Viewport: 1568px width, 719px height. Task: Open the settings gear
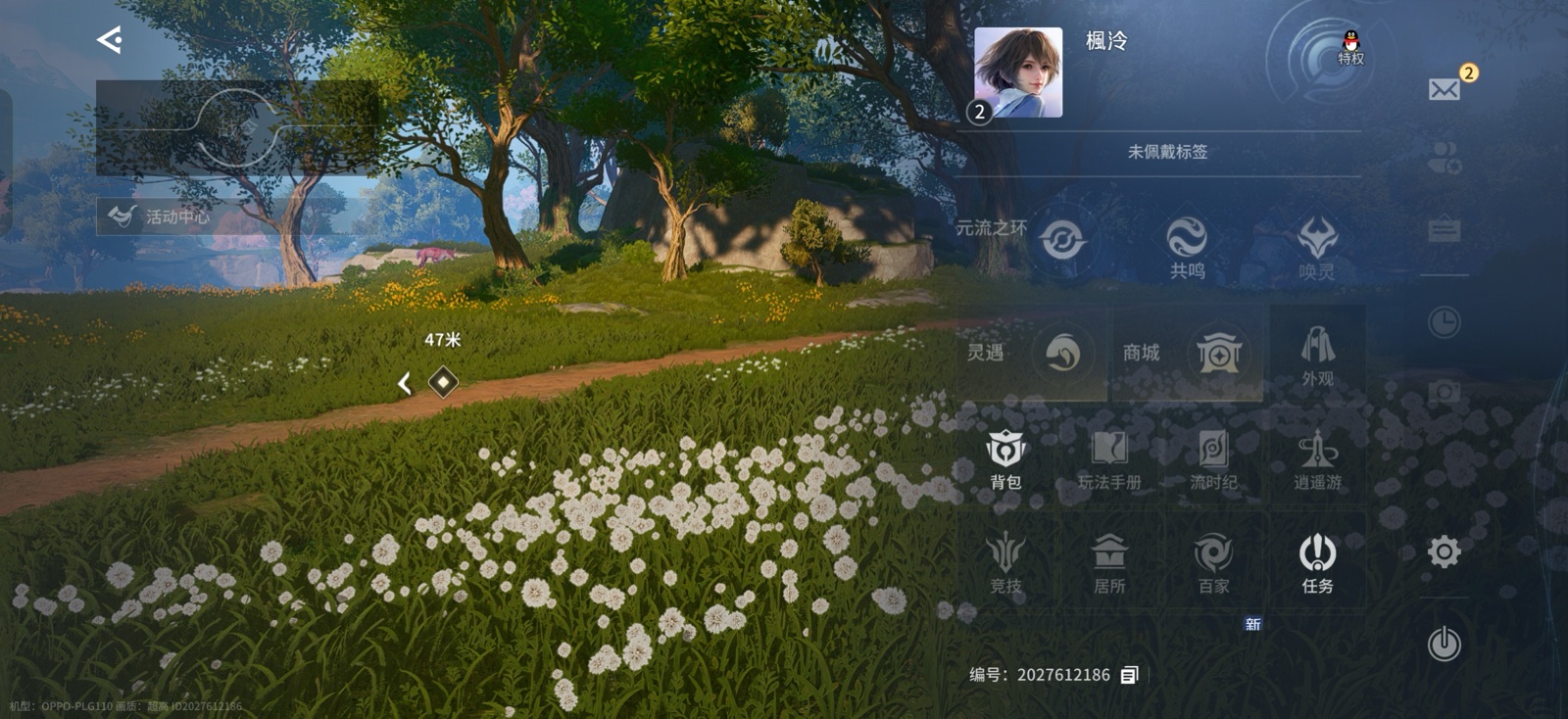coord(1443,551)
